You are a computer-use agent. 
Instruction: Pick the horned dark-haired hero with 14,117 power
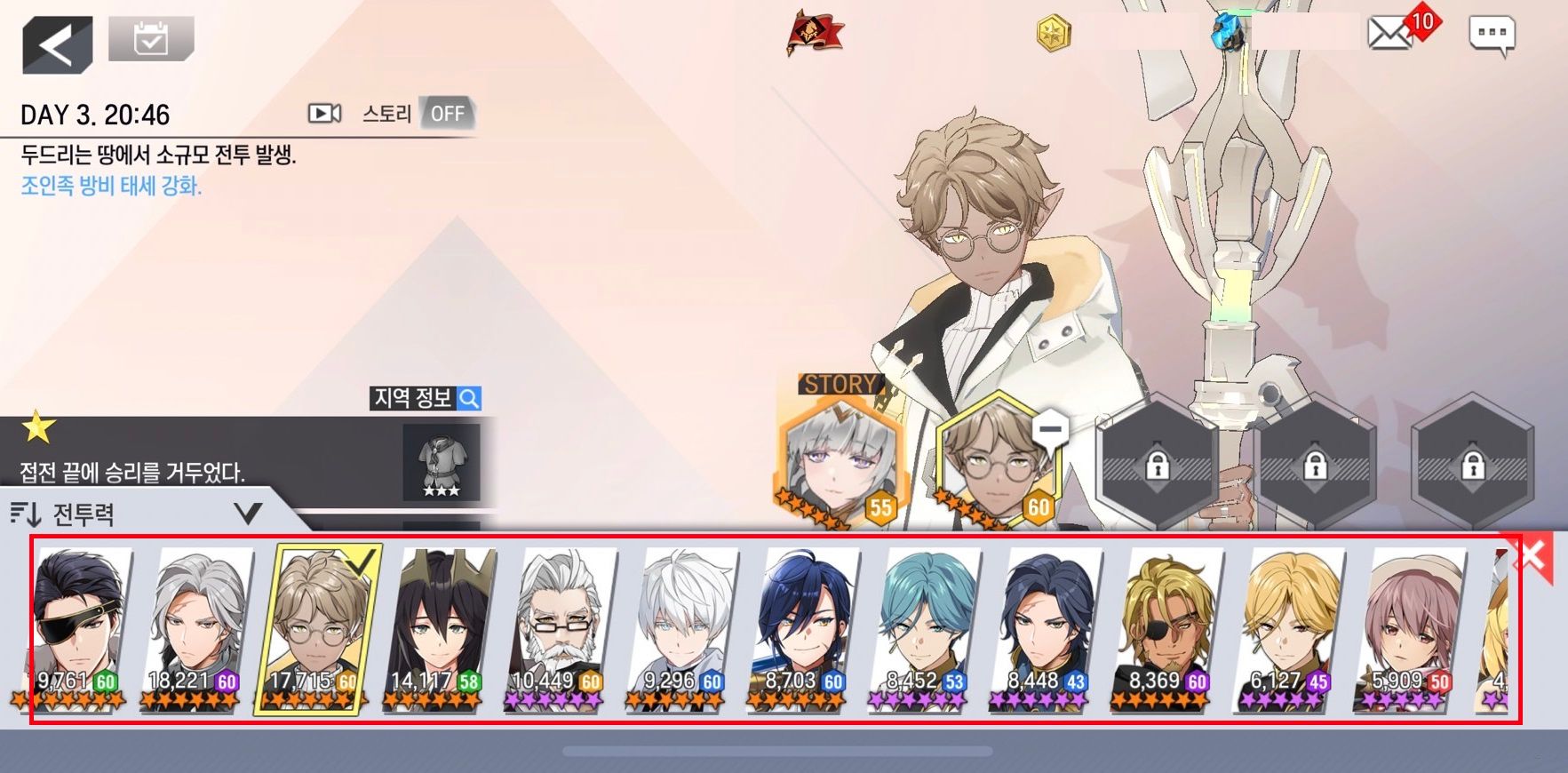(442, 627)
